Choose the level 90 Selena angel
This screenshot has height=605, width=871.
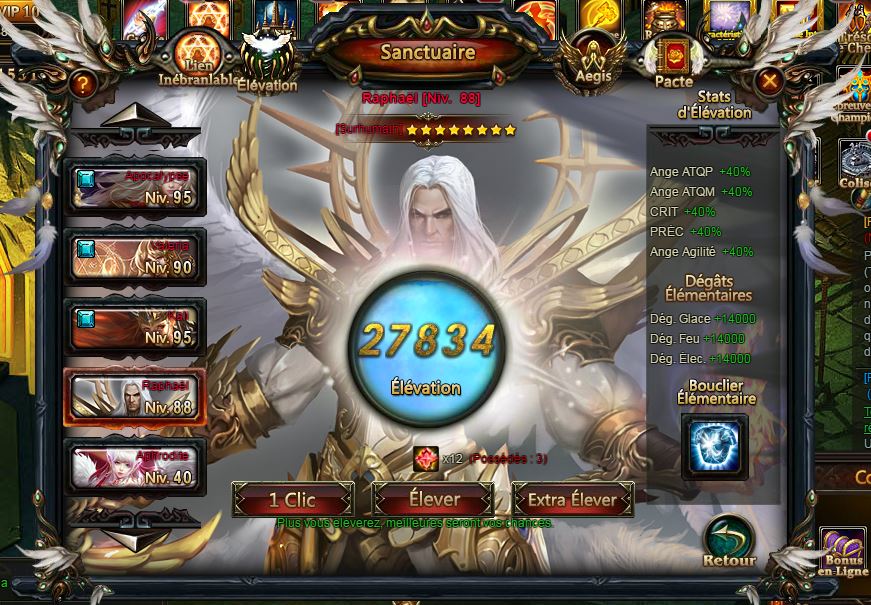(x=134, y=257)
